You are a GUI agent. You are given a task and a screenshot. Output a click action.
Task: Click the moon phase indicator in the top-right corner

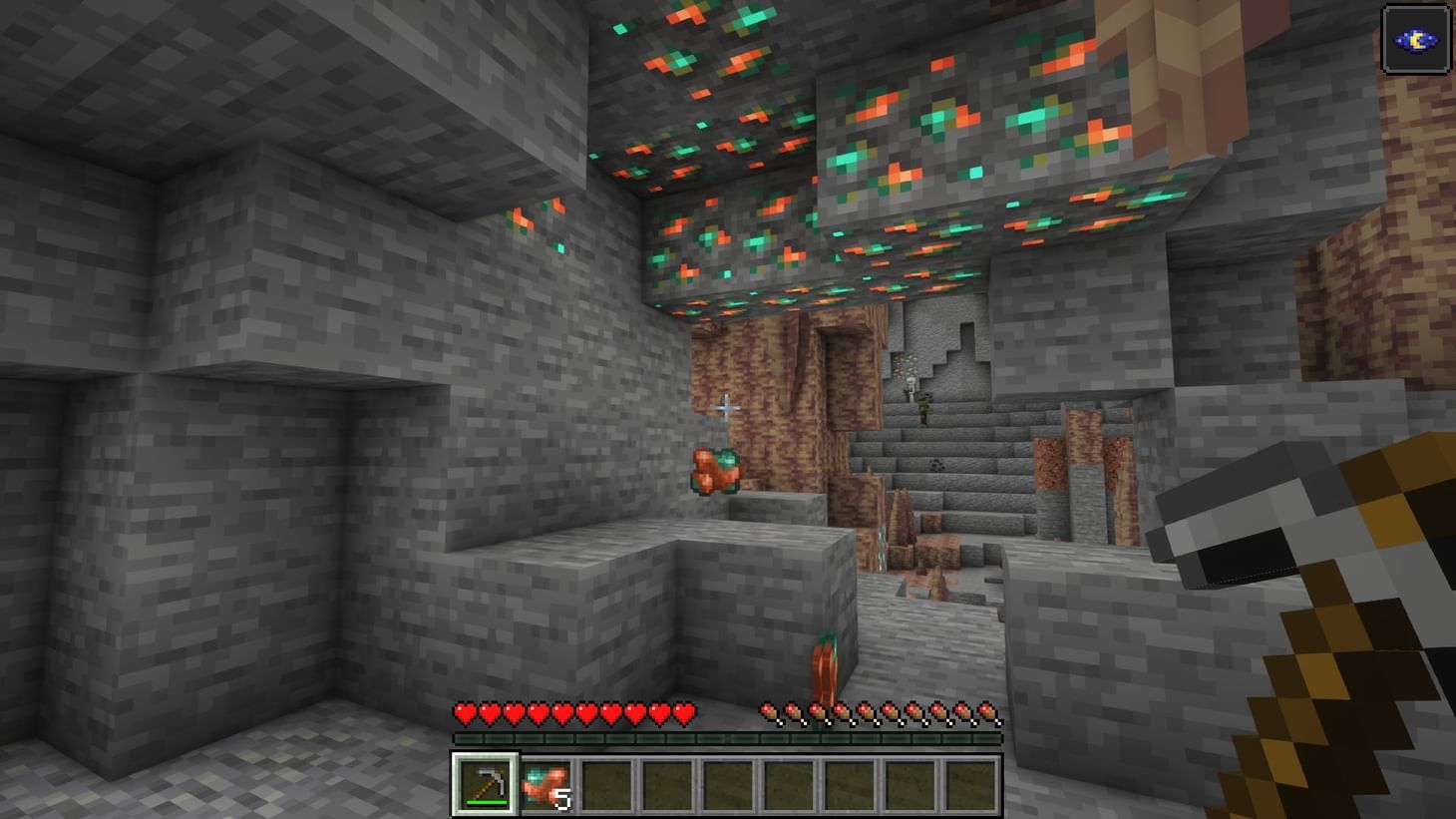pos(1416,38)
